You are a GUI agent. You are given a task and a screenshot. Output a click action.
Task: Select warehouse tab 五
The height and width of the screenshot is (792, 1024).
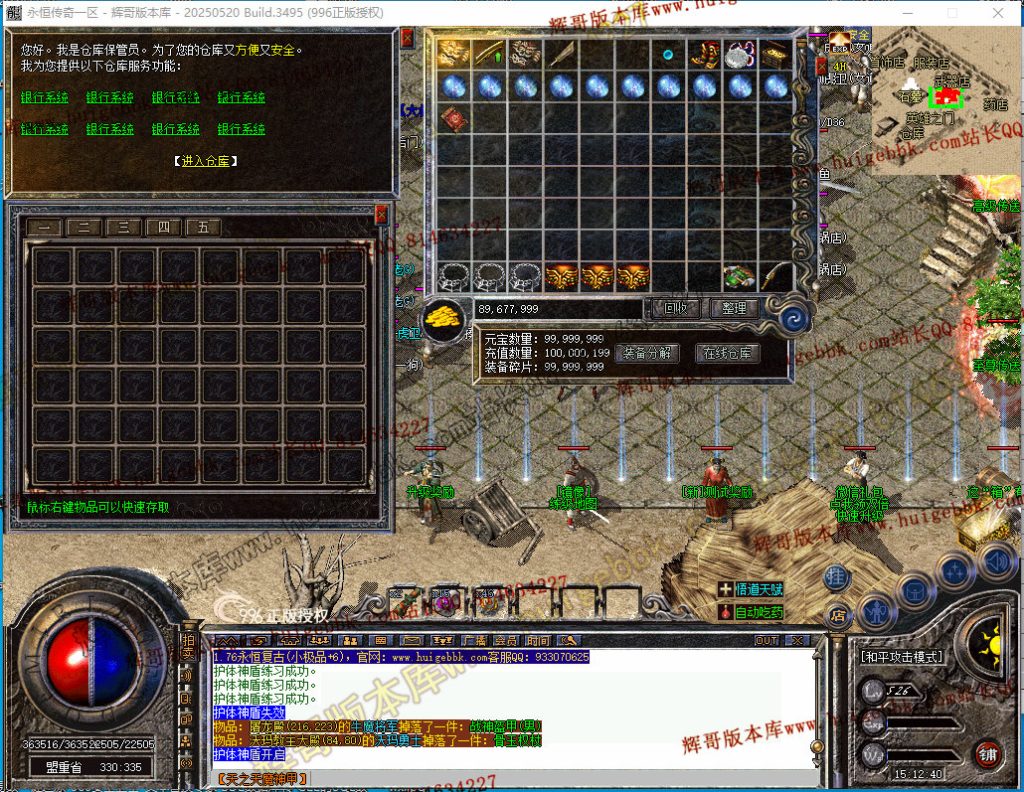(x=203, y=227)
